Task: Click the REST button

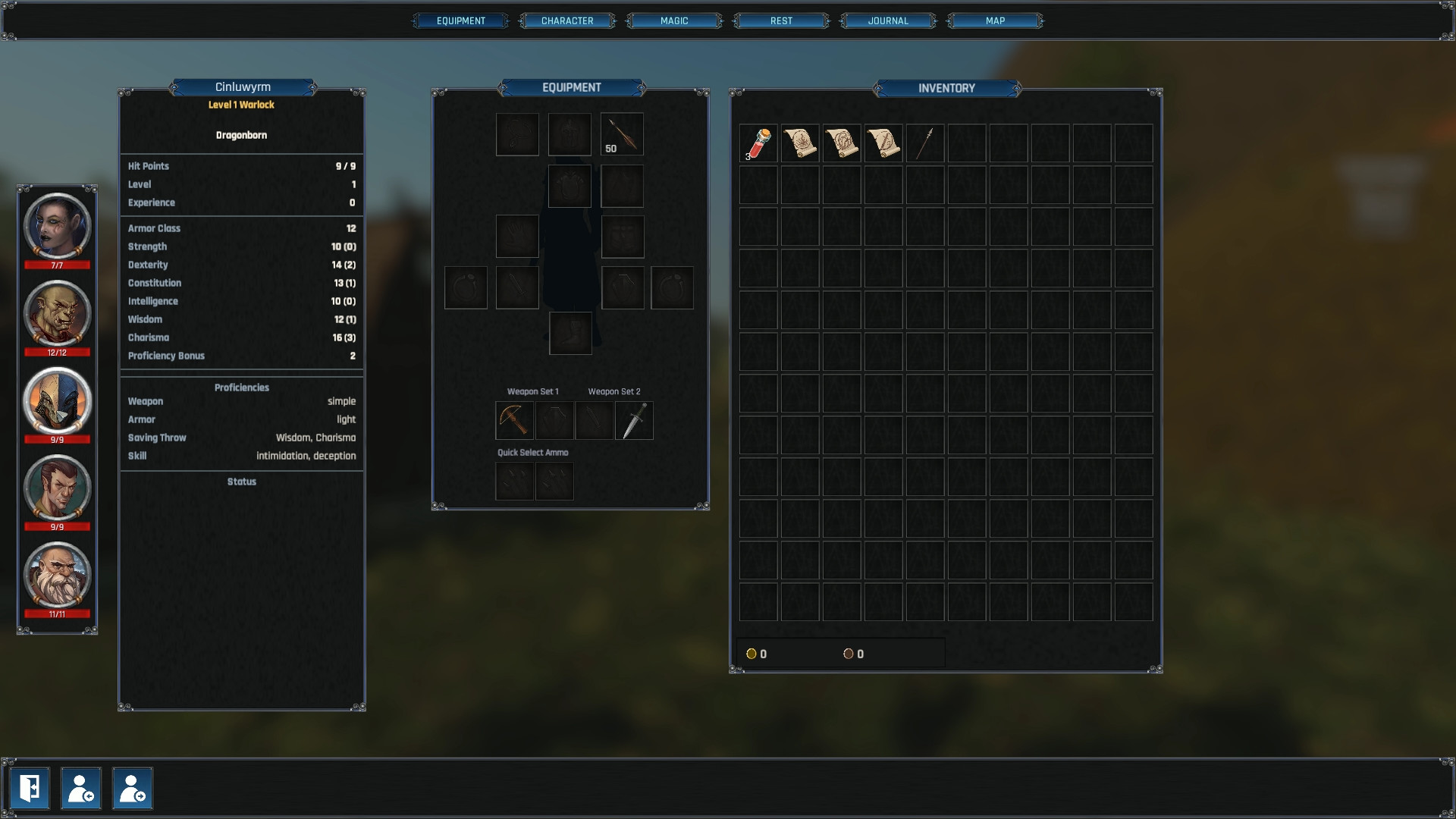Action: pyautogui.click(x=780, y=20)
